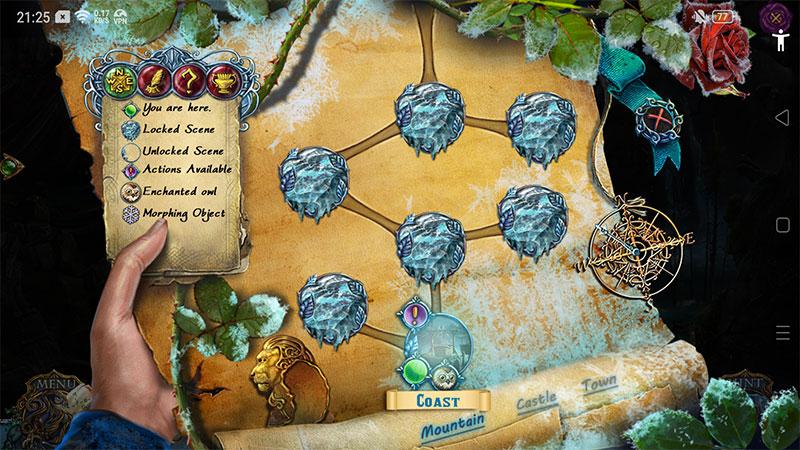
Task: Tap the purple circular overlay button
Action: (x=771, y=17)
